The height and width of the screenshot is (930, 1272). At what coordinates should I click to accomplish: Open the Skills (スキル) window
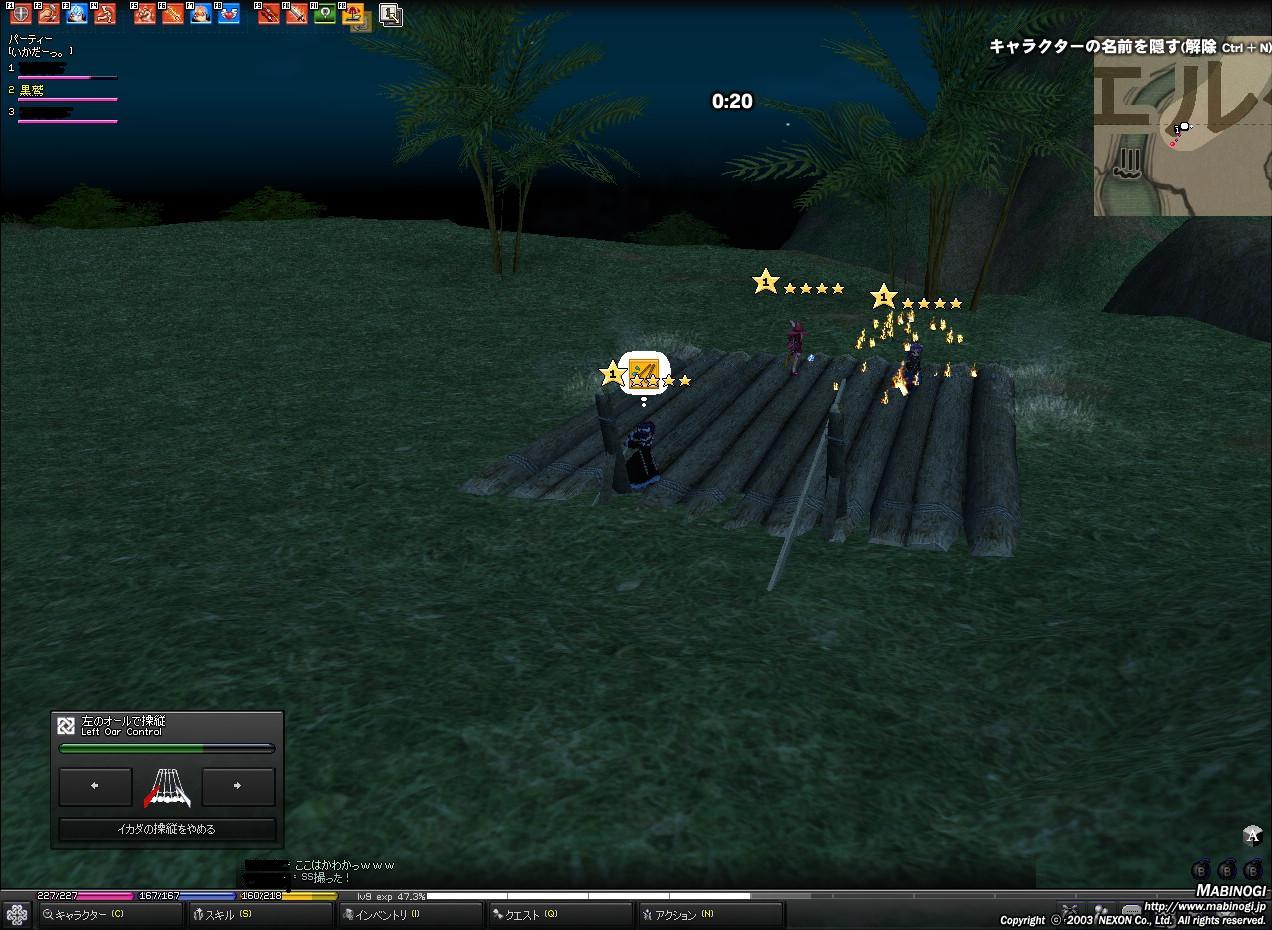pos(228,914)
